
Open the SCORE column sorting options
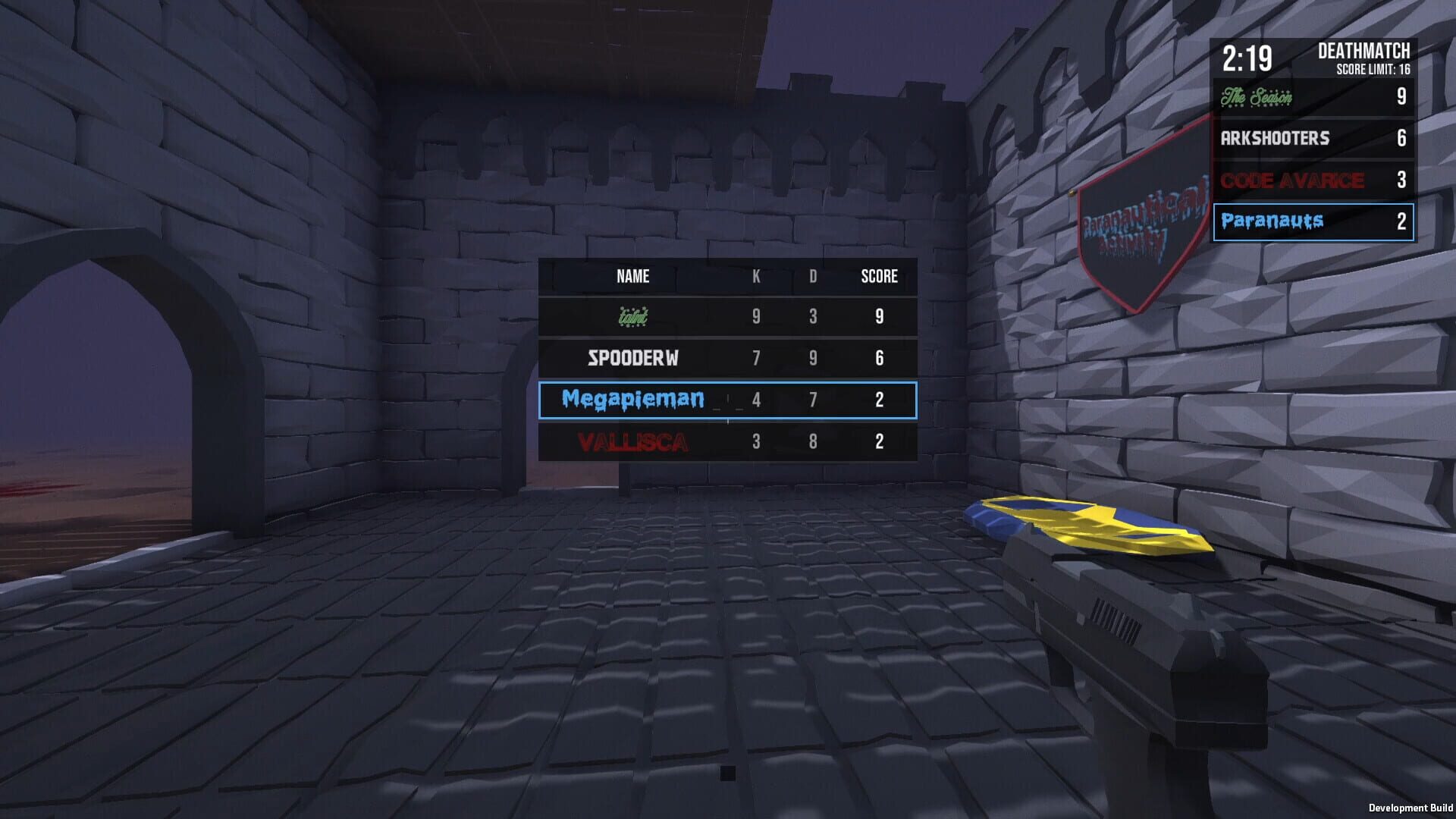878,277
